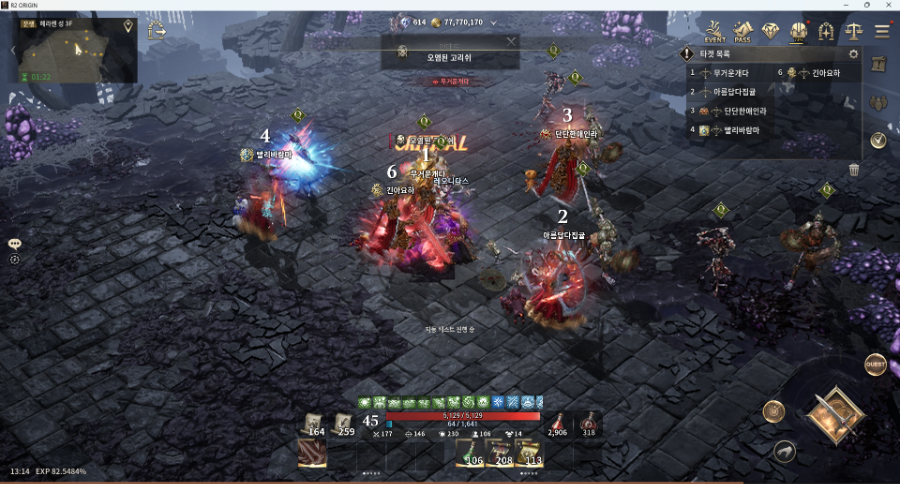The image size is (900, 484).
Task: Open the hamburger main menu
Action: click(x=882, y=31)
